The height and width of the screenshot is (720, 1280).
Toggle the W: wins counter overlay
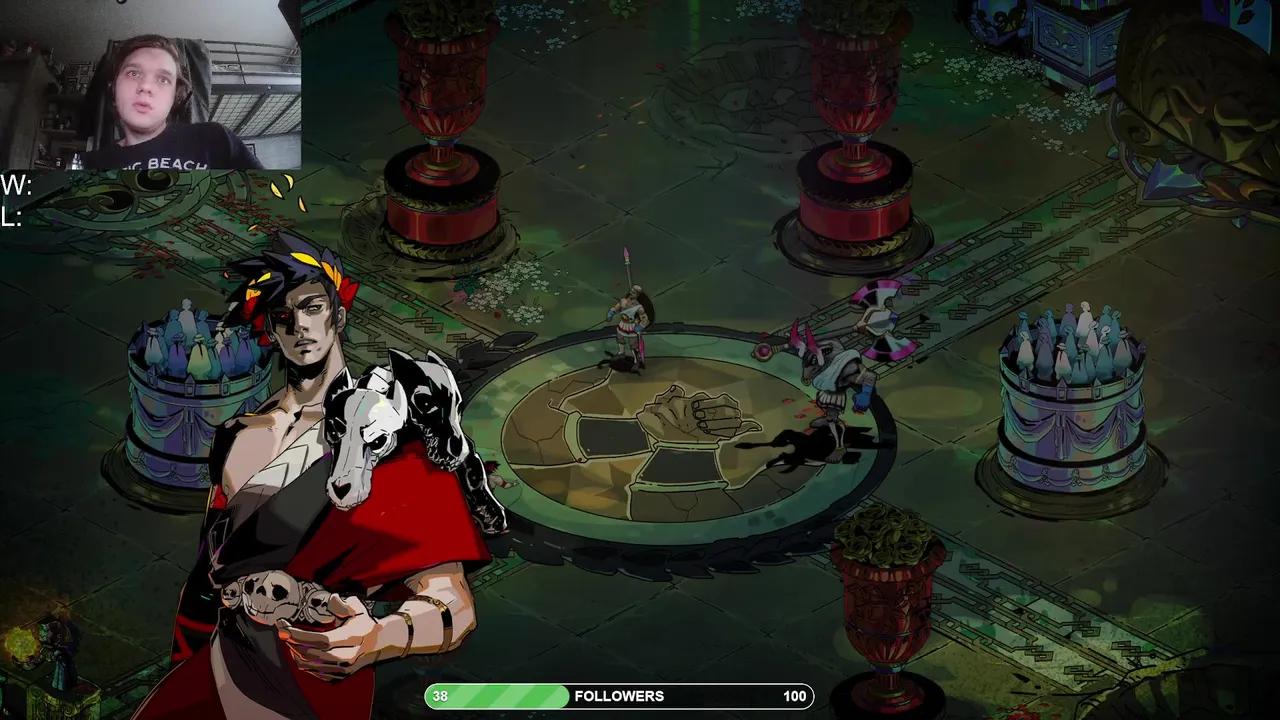14,184
